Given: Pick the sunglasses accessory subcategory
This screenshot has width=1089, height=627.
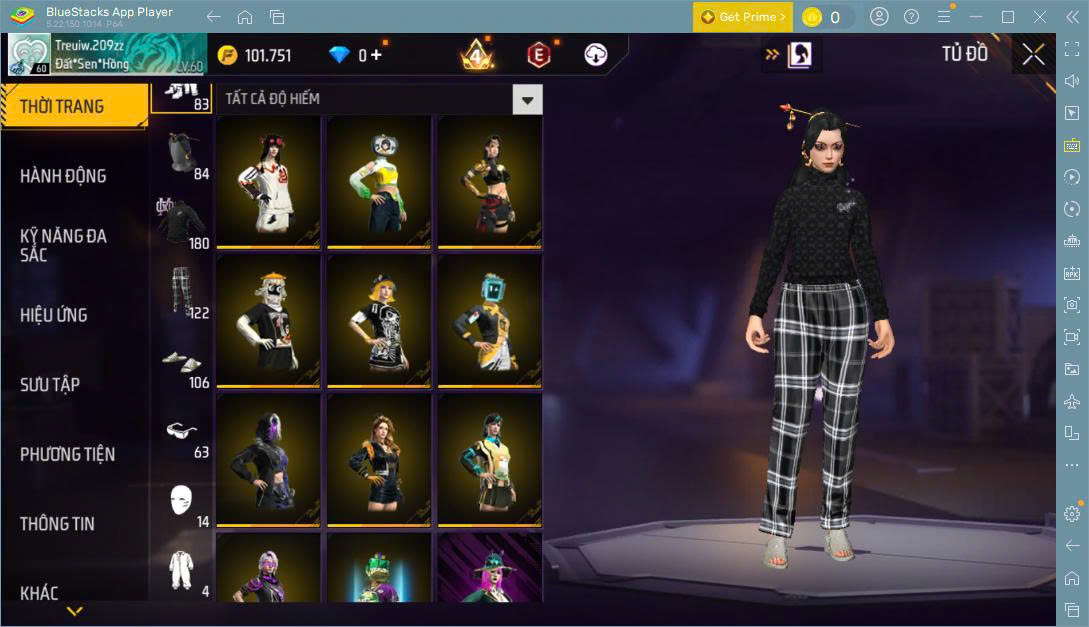Looking at the screenshot, I should click(181, 432).
